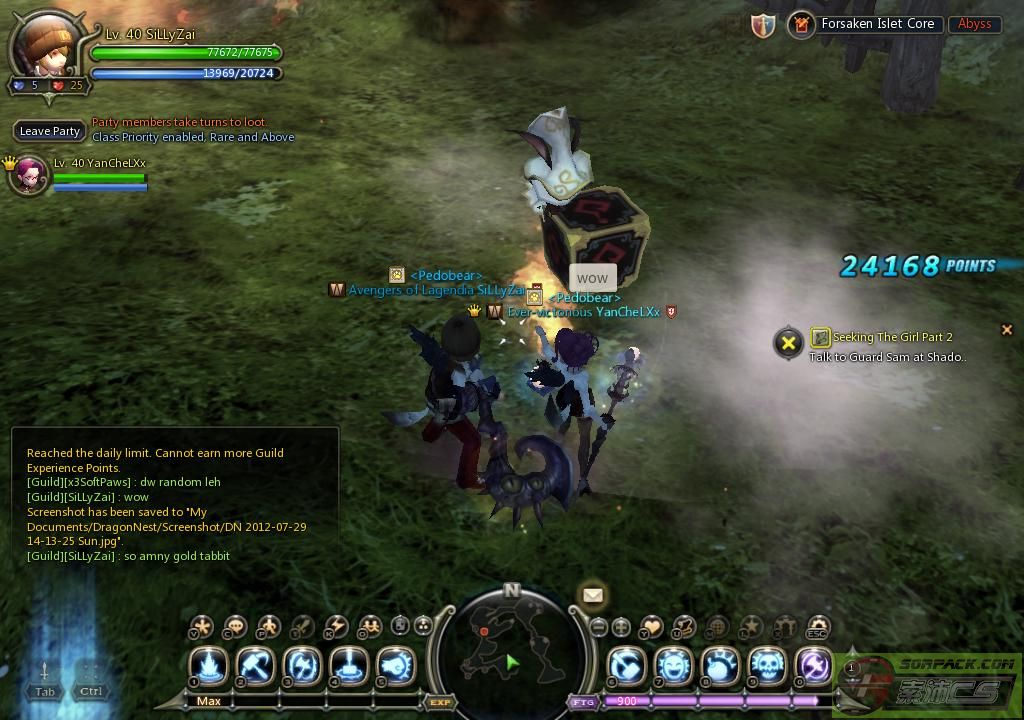Image resolution: width=1024 pixels, height=720 pixels.
Task: Use the smiling face skill in slot 7
Action: [x=673, y=666]
